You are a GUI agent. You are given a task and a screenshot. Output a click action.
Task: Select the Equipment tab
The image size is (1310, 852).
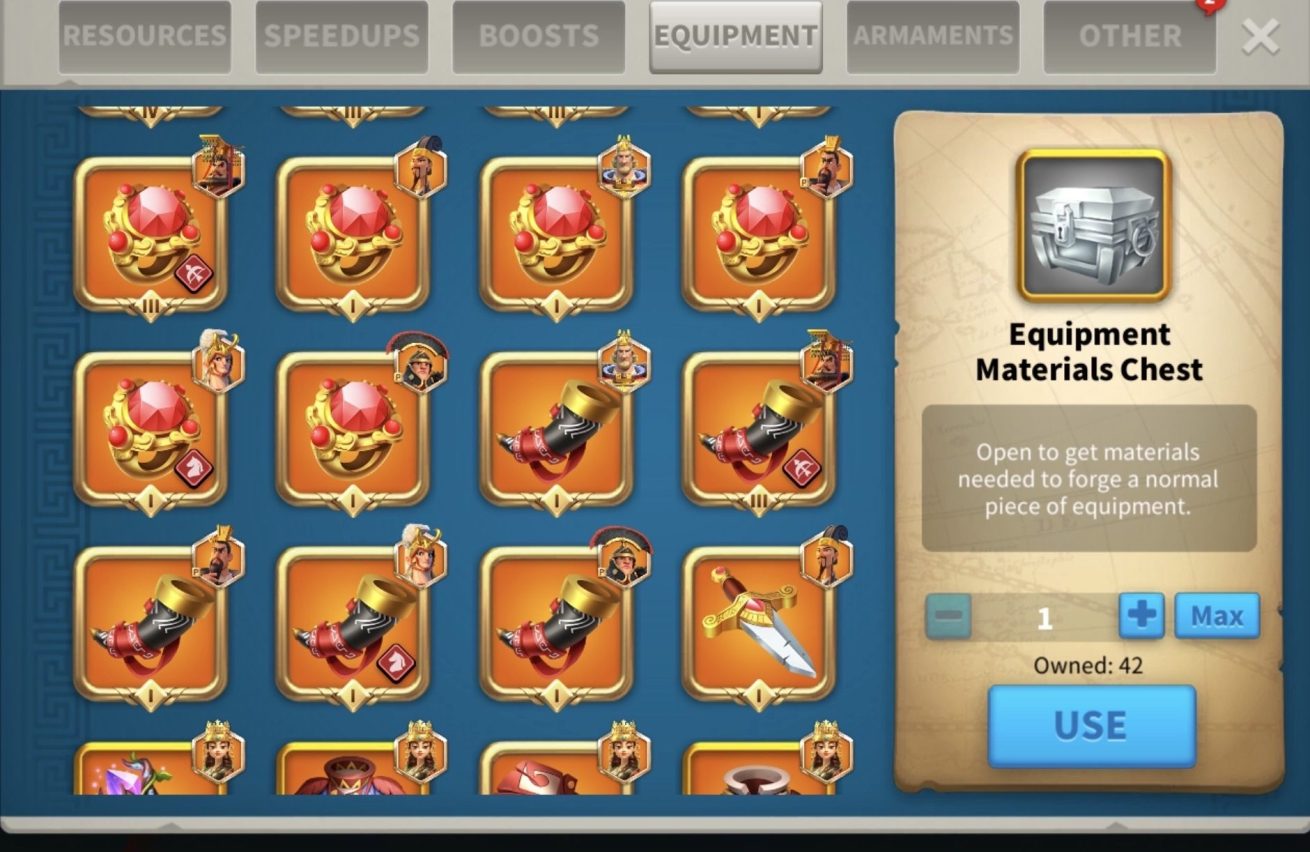pos(736,37)
